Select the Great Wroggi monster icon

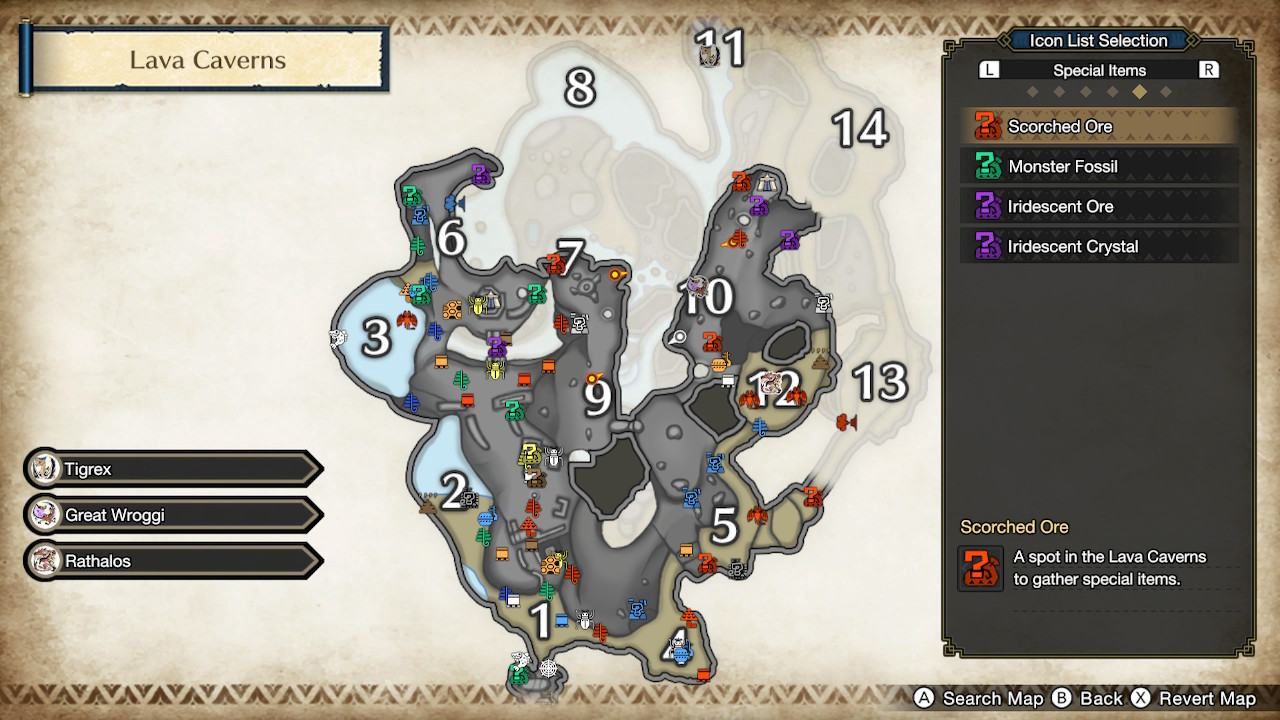pyautogui.click(x=45, y=514)
